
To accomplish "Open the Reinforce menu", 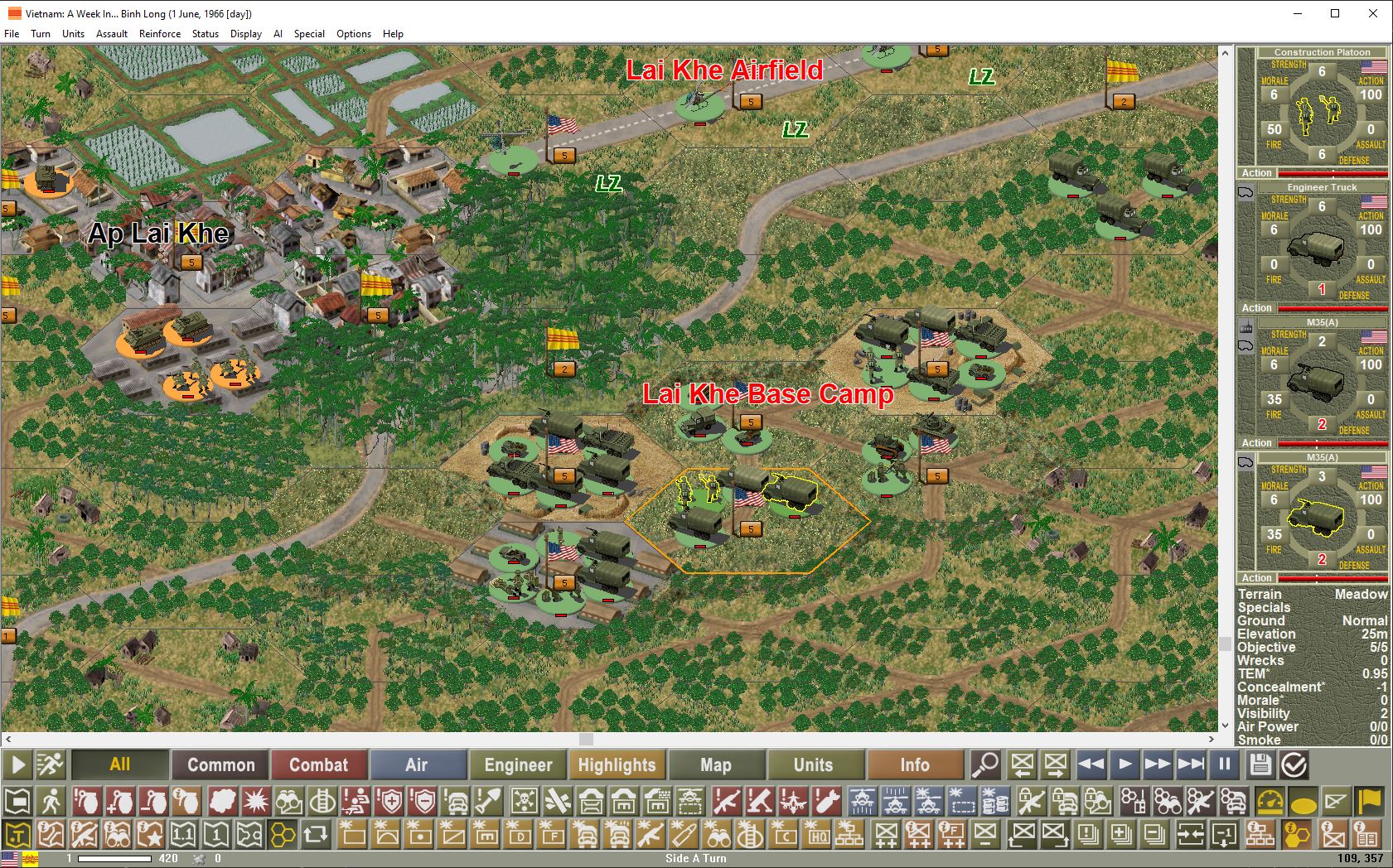I will [160, 34].
